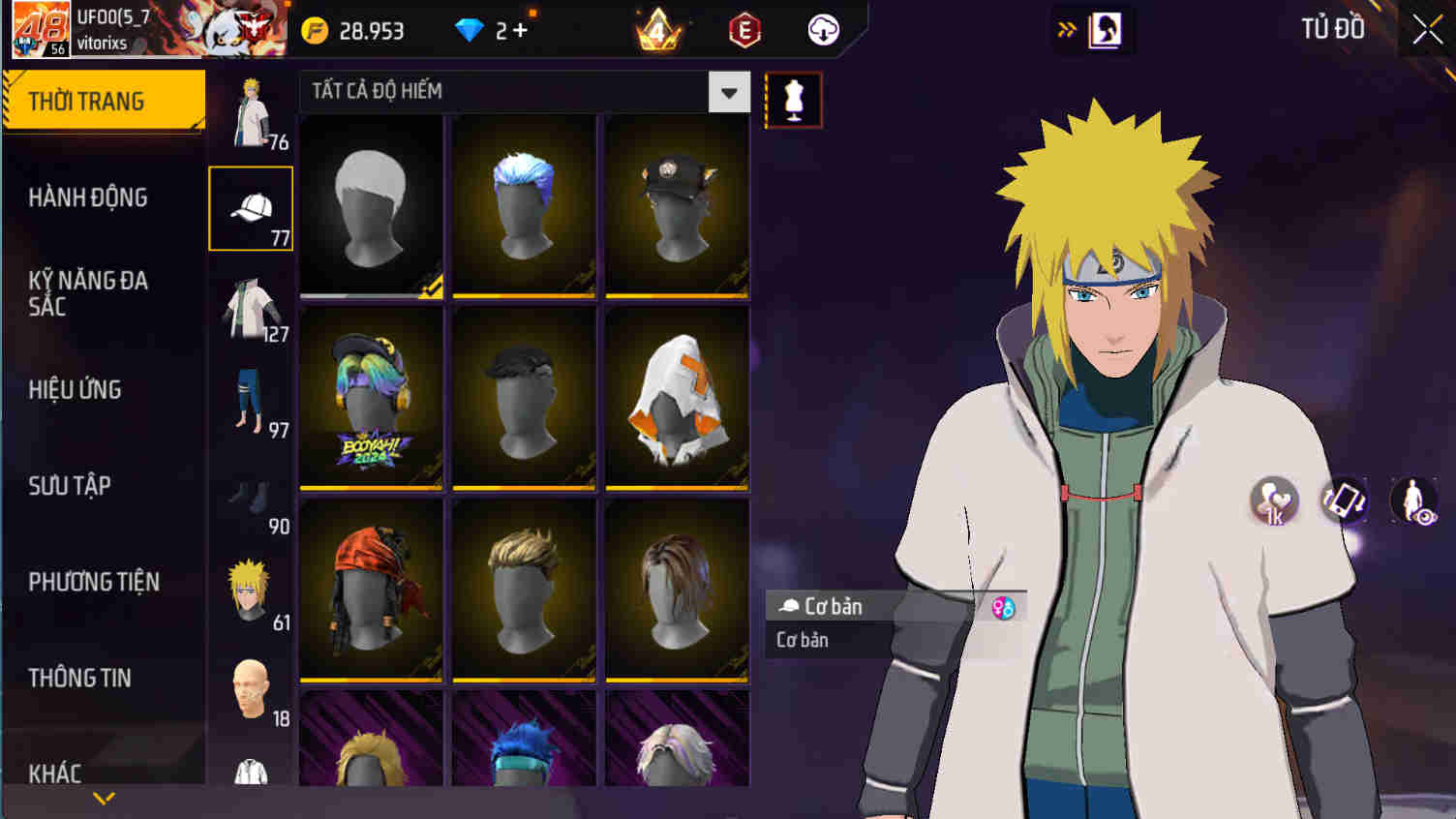Viewport: 1456px width, 819px height.
Task: Open the hairstyle category with yellow hair icon
Action: [x=250, y=581]
